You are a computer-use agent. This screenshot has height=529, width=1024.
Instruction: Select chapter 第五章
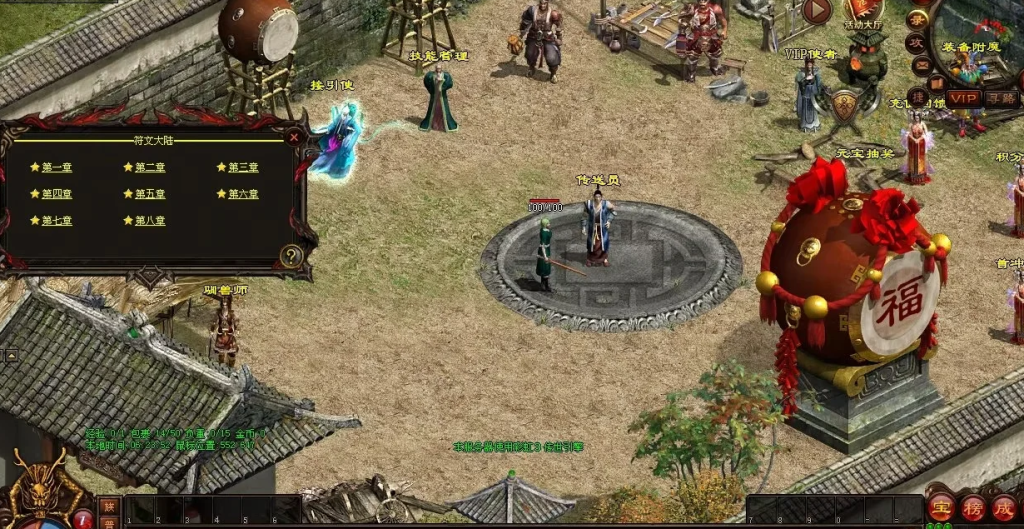coord(150,194)
